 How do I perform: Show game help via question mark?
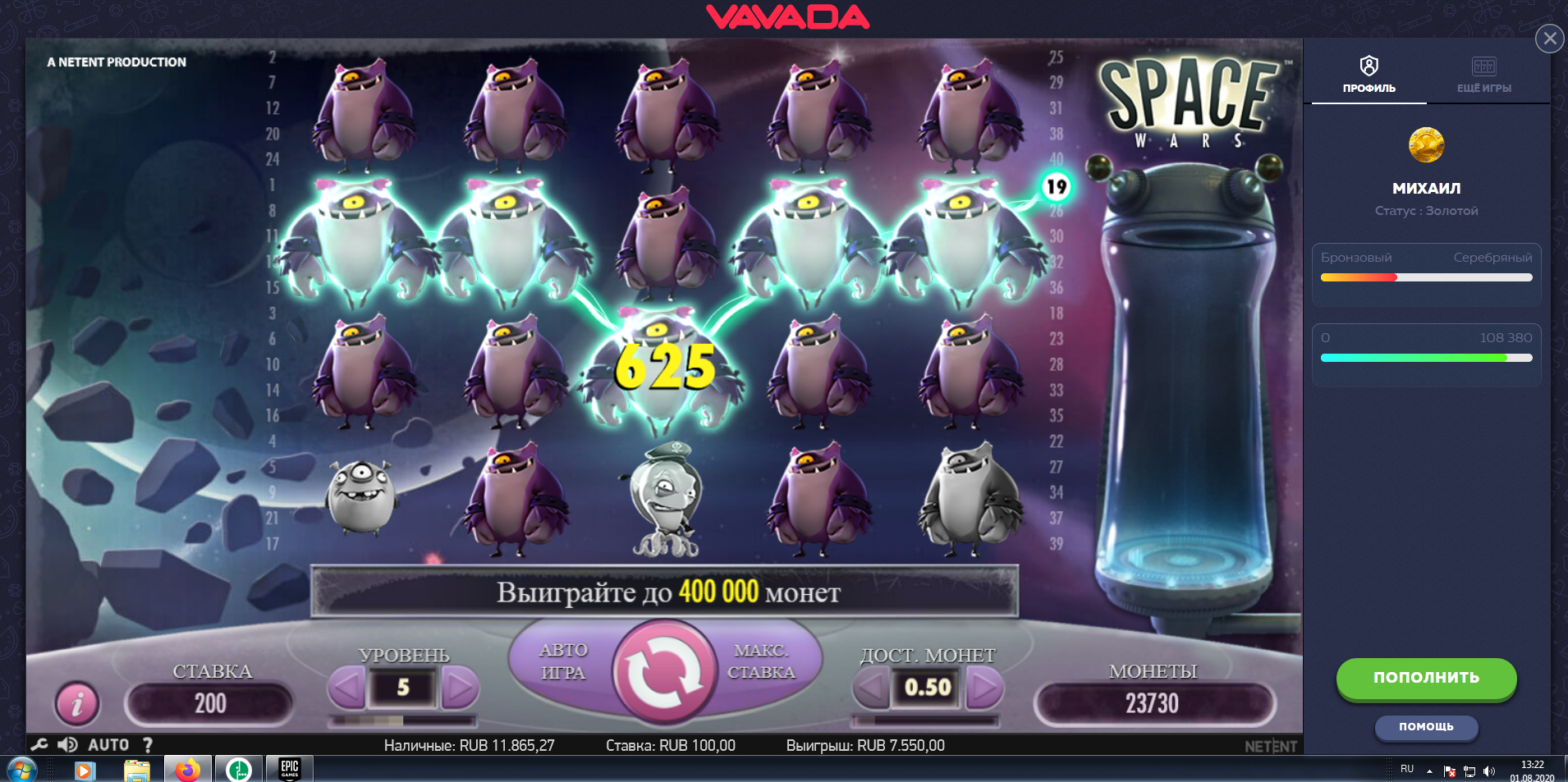(x=148, y=744)
